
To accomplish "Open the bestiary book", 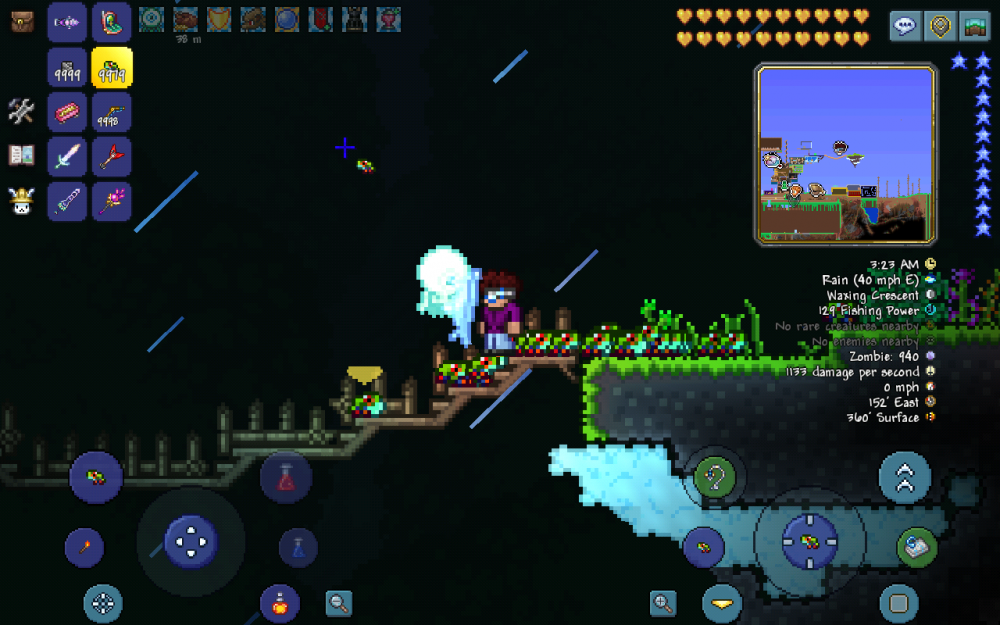I will [x=22, y=155].
